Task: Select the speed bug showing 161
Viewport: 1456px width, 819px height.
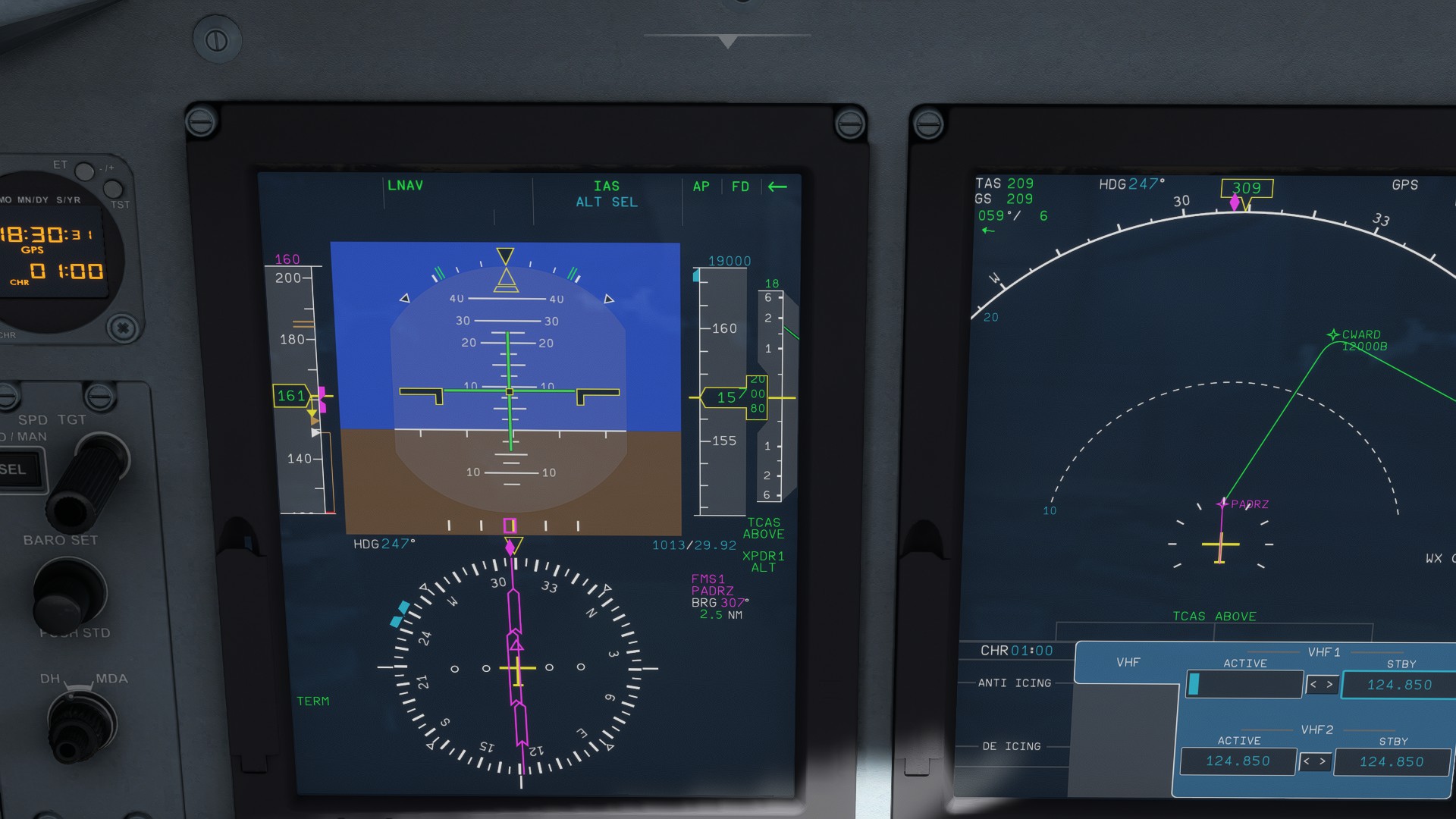Action: [x=290, y=395]
